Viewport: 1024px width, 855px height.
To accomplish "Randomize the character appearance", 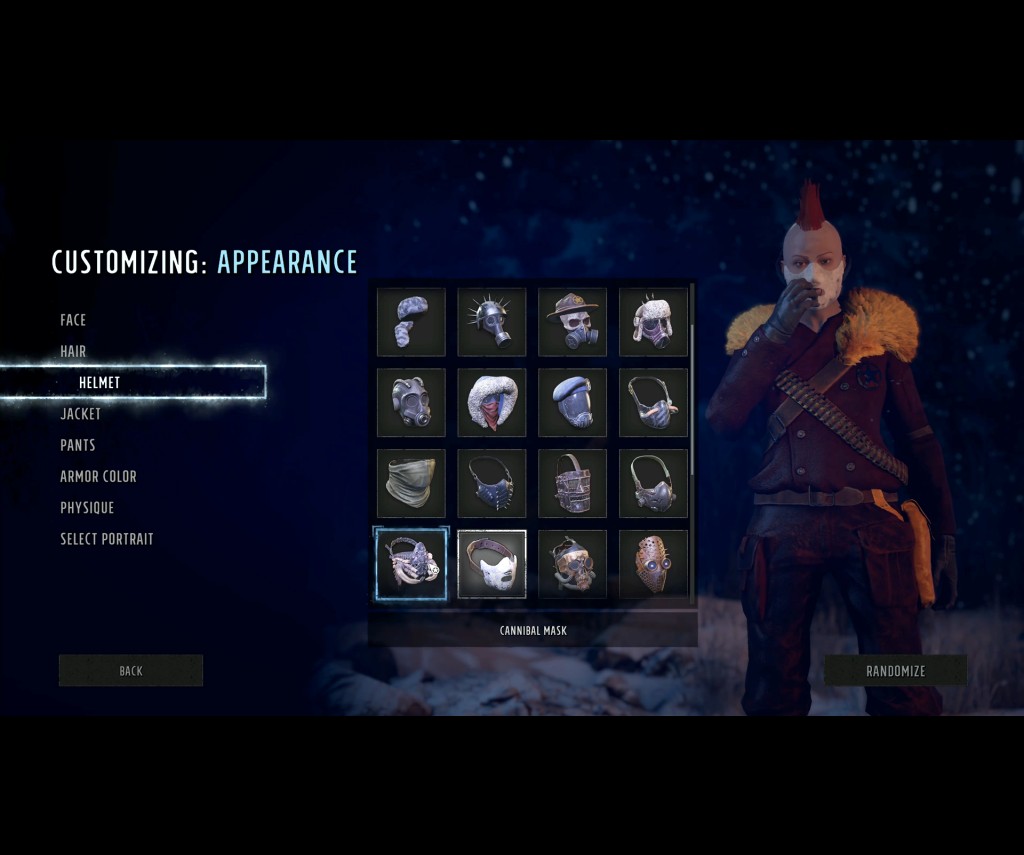I will point(895,671).
